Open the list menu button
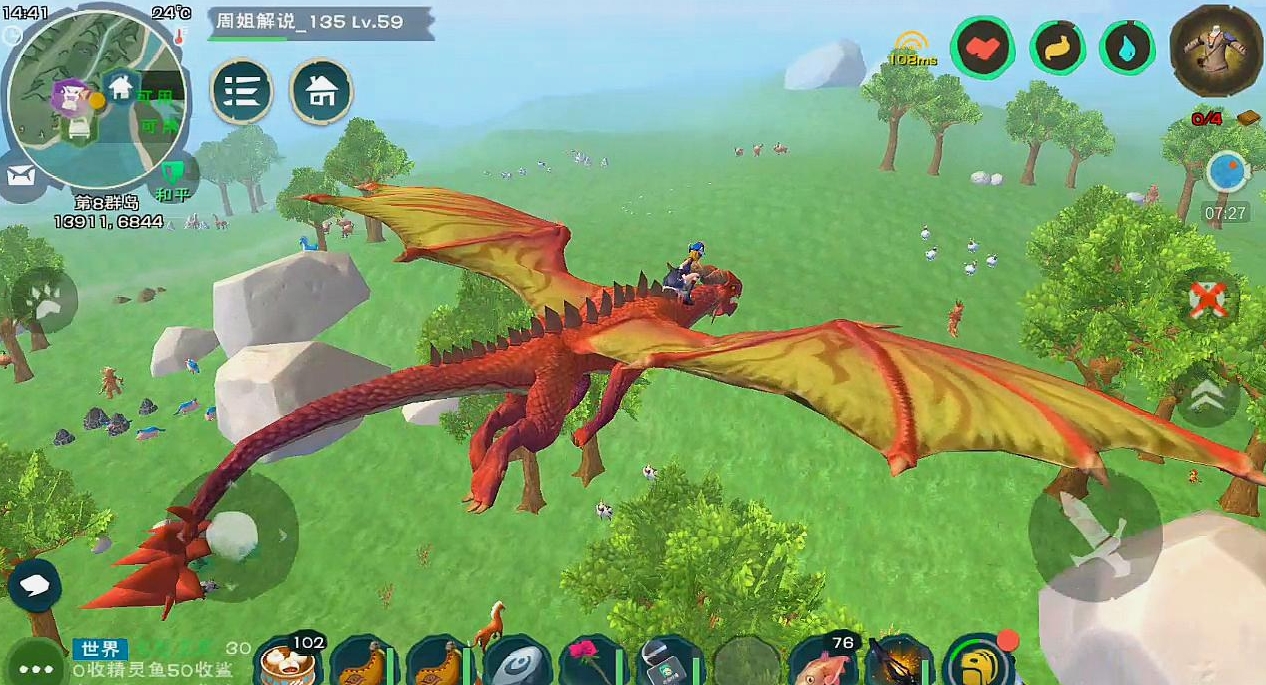 [242, 92]
